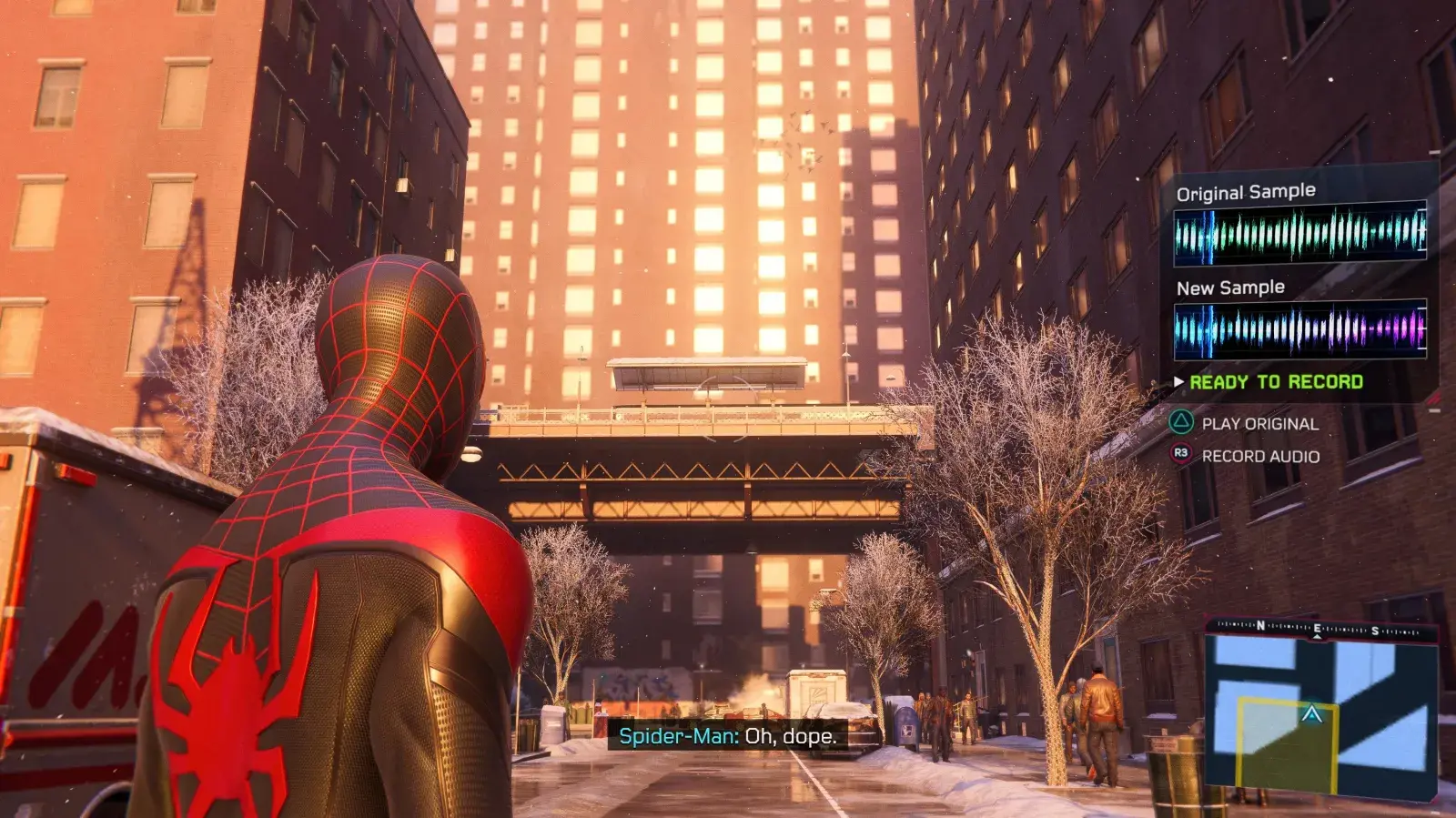Select the Original Sample waveform
1456x818 pixels.
pyautogui.click(x=1299, y=234)
